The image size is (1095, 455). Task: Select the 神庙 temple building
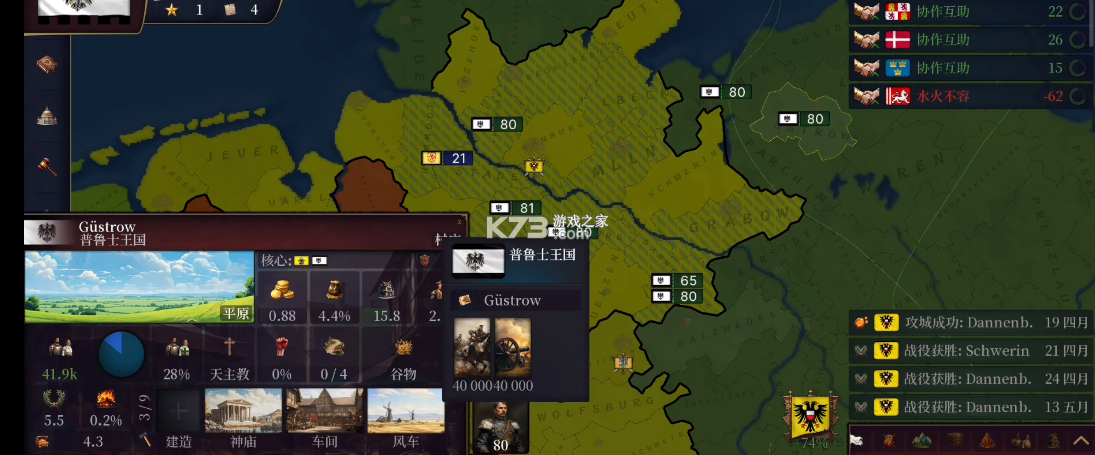click(243, 412)
